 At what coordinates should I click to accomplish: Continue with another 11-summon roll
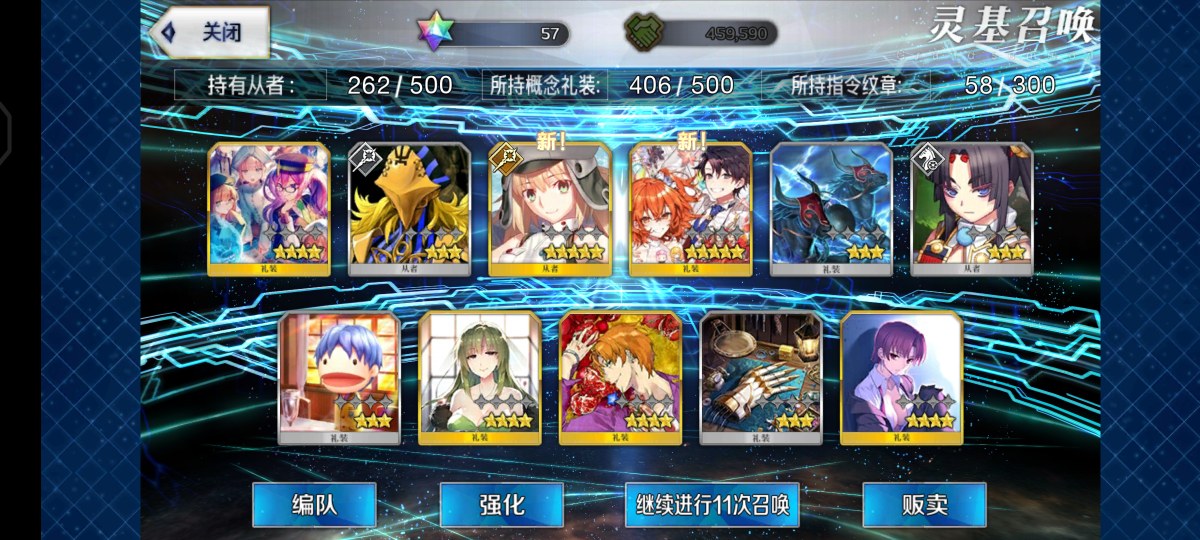(x=712, y=505)
